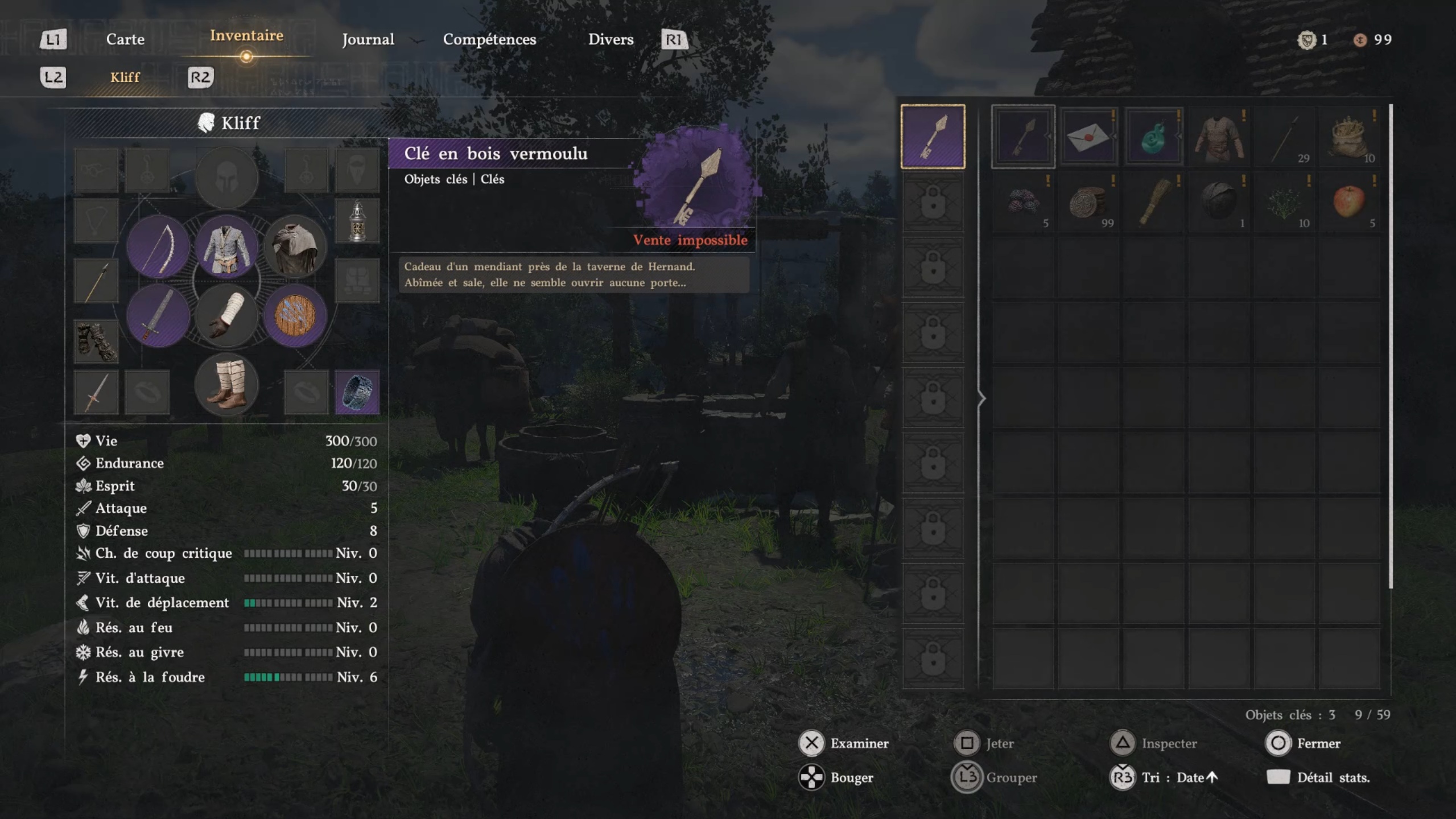Select the lantern equipment slot

pos(357,221)
